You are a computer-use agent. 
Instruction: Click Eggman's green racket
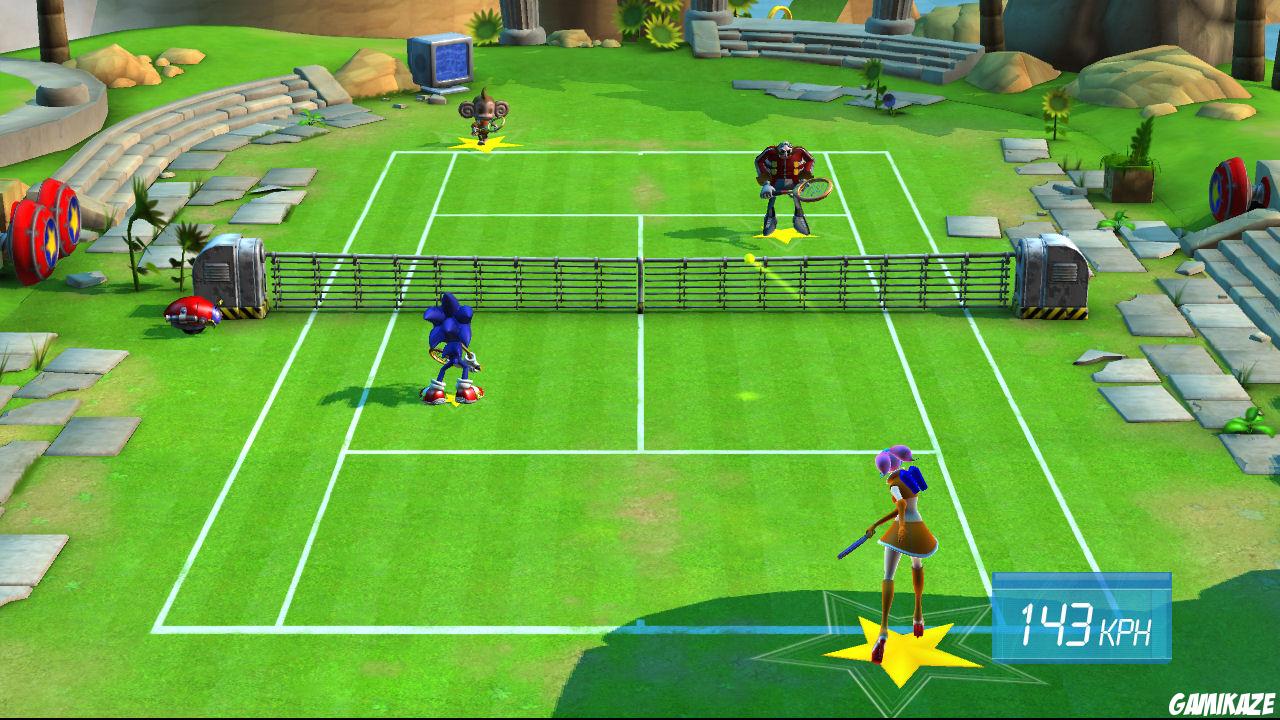click(x=815, y=190)
